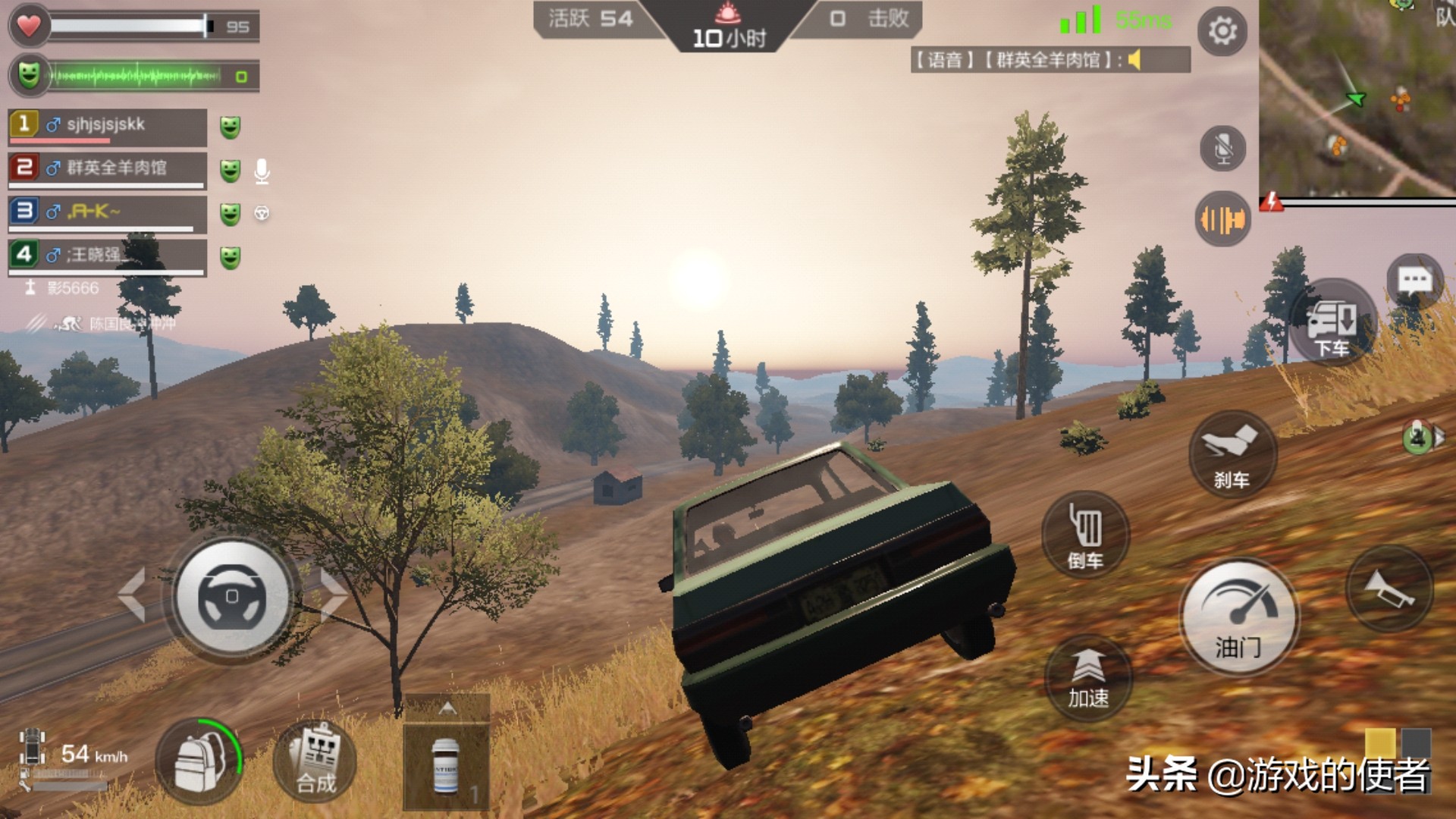1456x819 pixels.
Task: Expand the item slot arrow
Action: (x=447, y=708)
